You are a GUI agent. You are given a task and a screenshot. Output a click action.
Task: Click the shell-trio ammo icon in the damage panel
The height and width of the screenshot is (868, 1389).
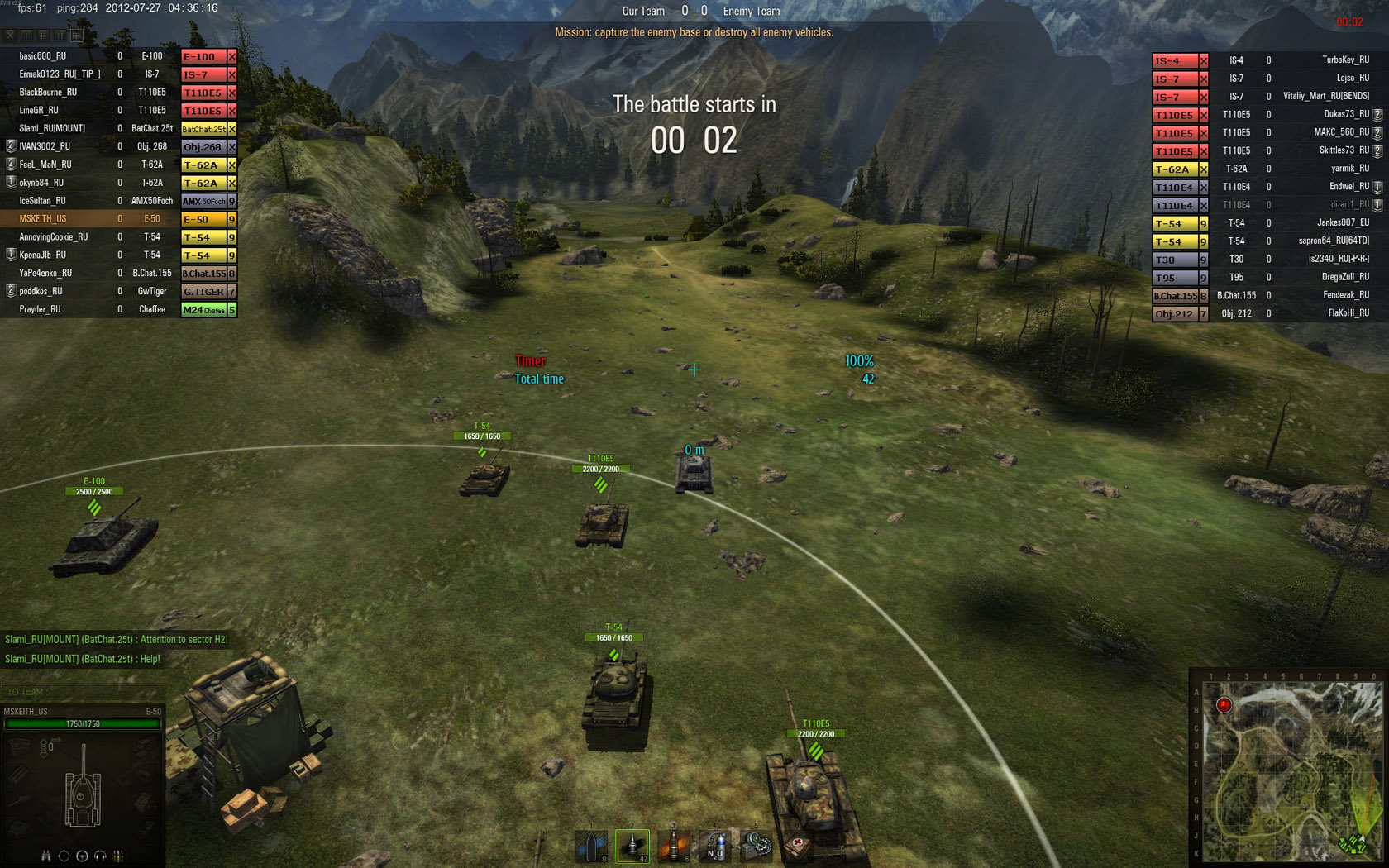coord(118,856)
